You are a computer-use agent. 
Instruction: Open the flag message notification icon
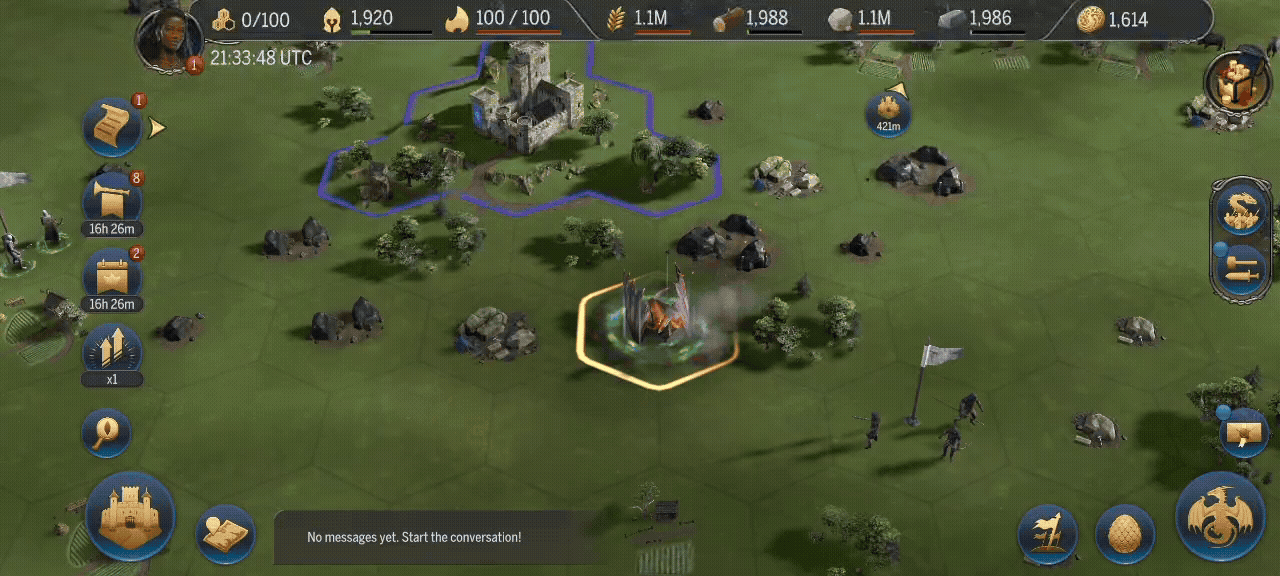1245,432
